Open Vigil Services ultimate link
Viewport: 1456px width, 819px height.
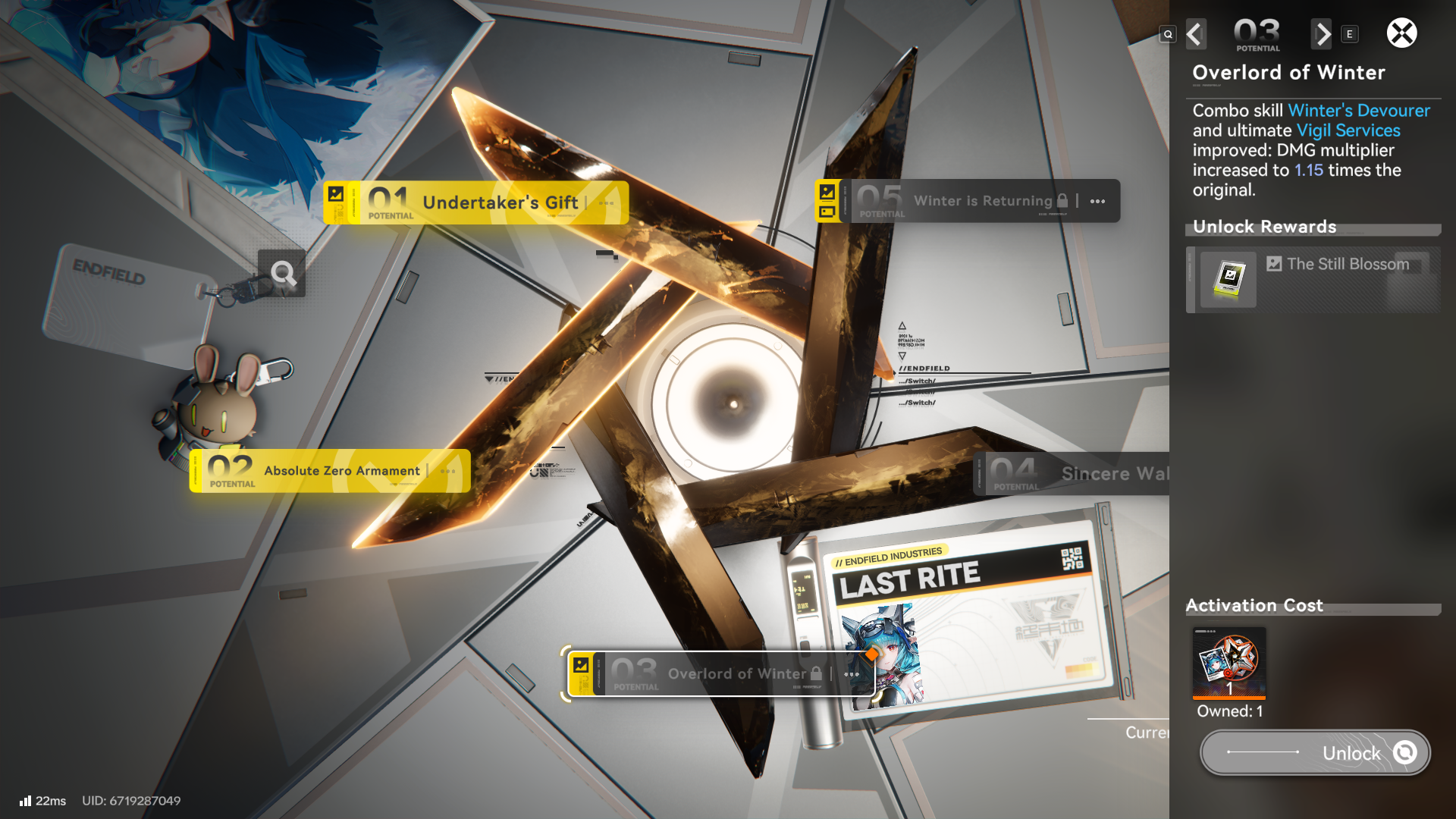pyautogui.click(x=1348, y=130)
